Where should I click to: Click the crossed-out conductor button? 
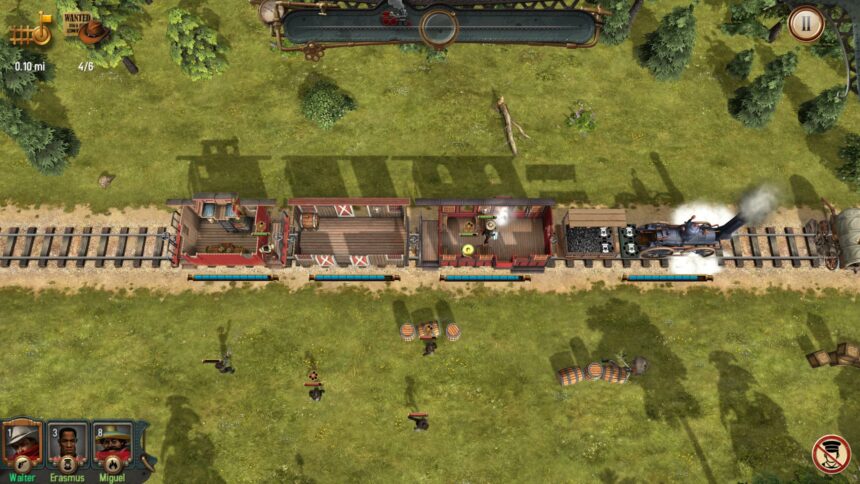pyautogui.click(x=830, y=454)
